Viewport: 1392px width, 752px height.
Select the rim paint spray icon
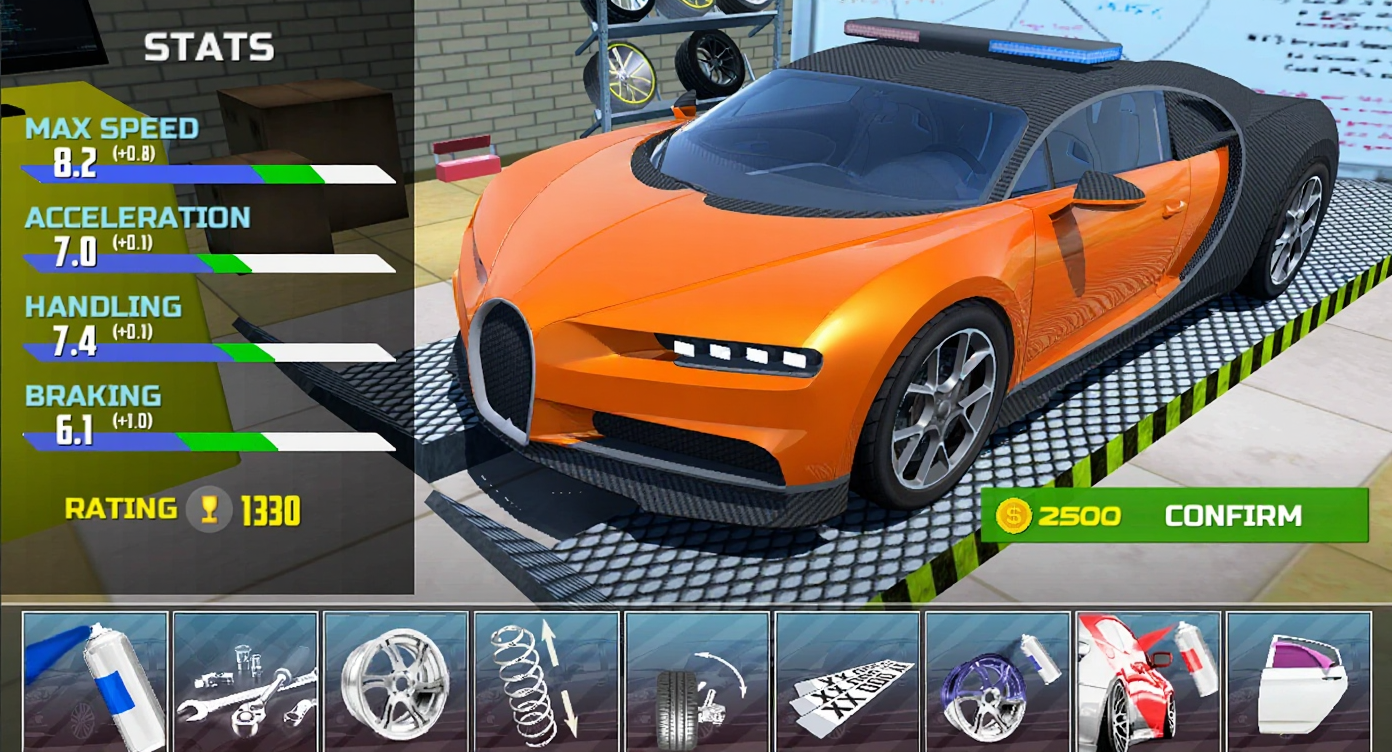point(996,680)
